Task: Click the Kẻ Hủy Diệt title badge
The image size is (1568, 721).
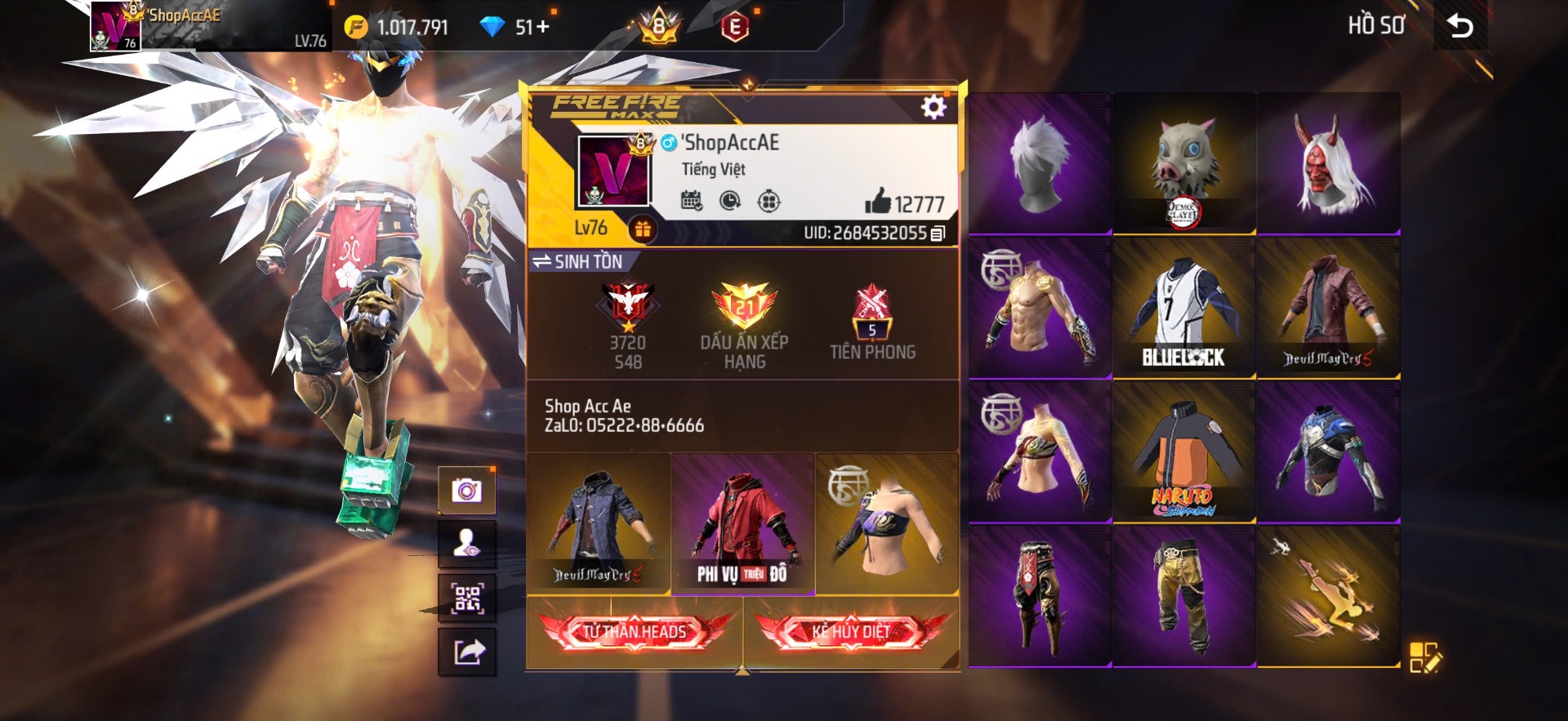Action: pyautogui.click(x=851, y=632)
